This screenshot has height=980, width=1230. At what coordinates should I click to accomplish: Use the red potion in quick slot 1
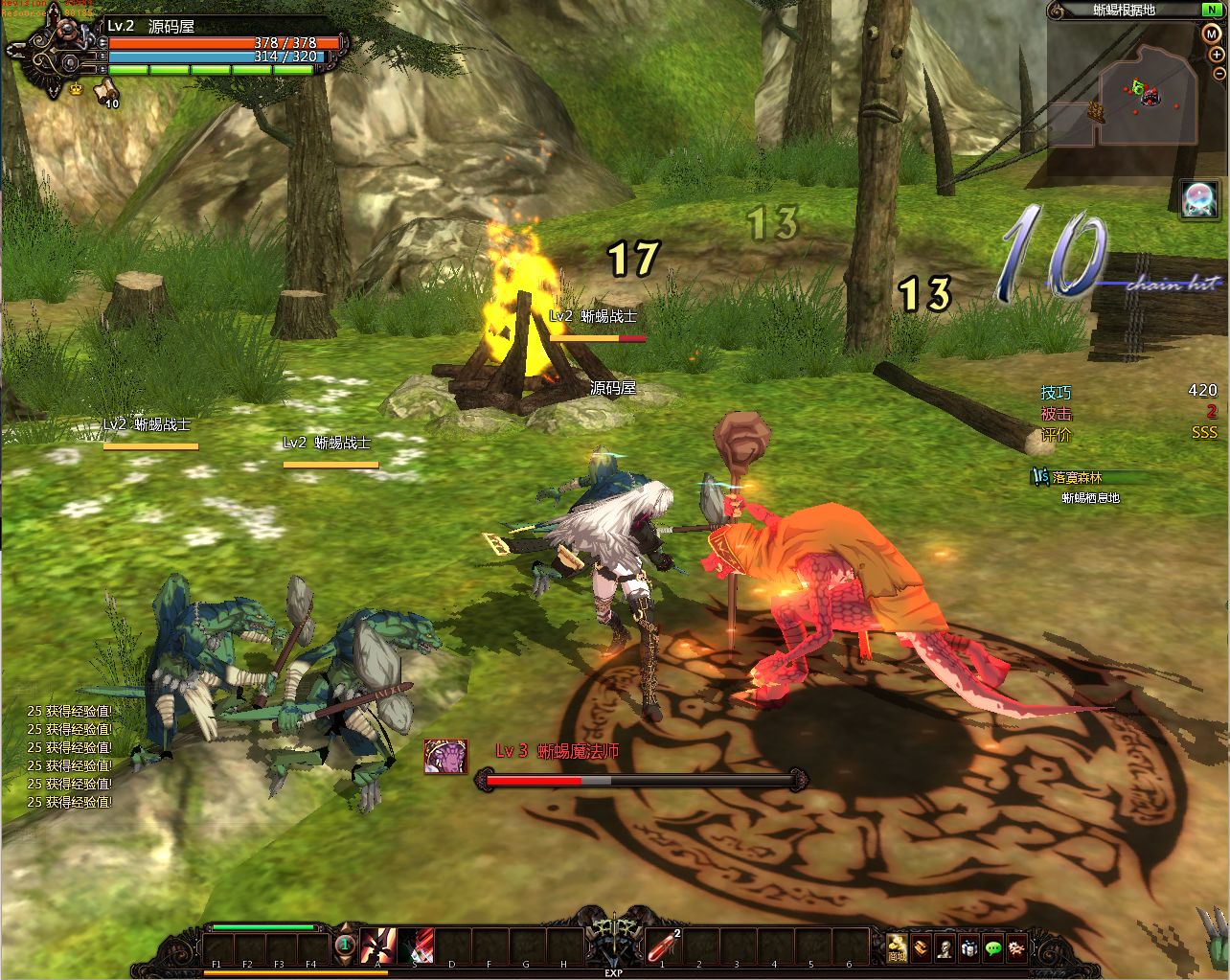coord(663,945)
